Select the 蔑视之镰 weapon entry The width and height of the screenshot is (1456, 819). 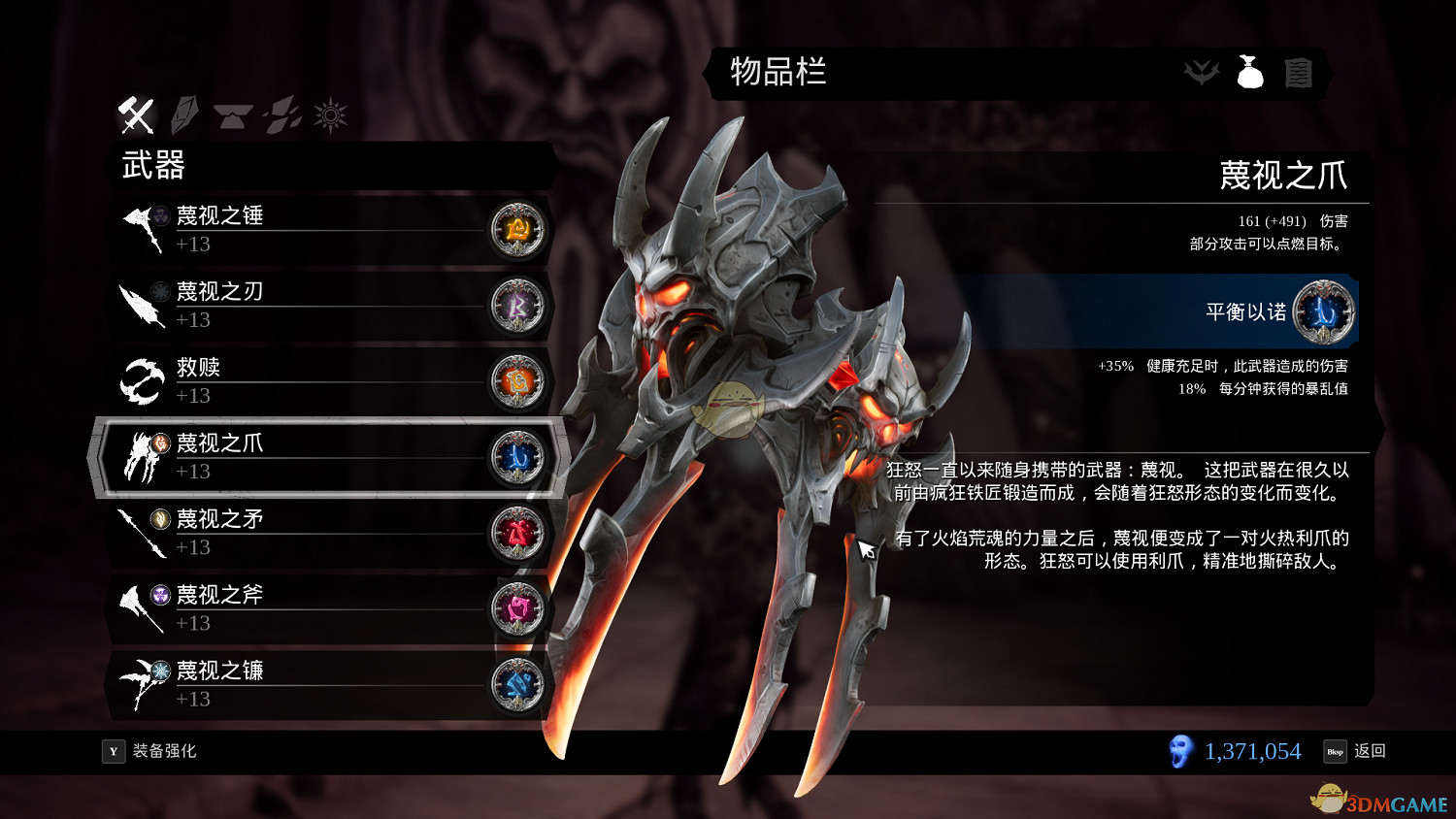(x=291, y=683)
